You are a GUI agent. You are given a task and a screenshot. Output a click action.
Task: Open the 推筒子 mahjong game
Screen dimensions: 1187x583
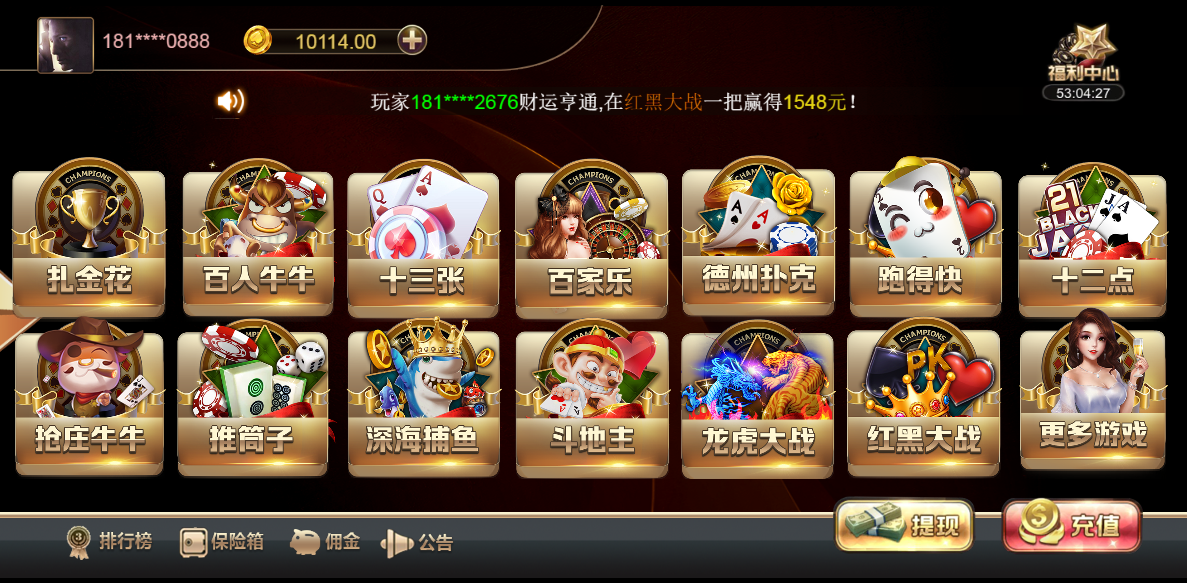click(253, 402)
